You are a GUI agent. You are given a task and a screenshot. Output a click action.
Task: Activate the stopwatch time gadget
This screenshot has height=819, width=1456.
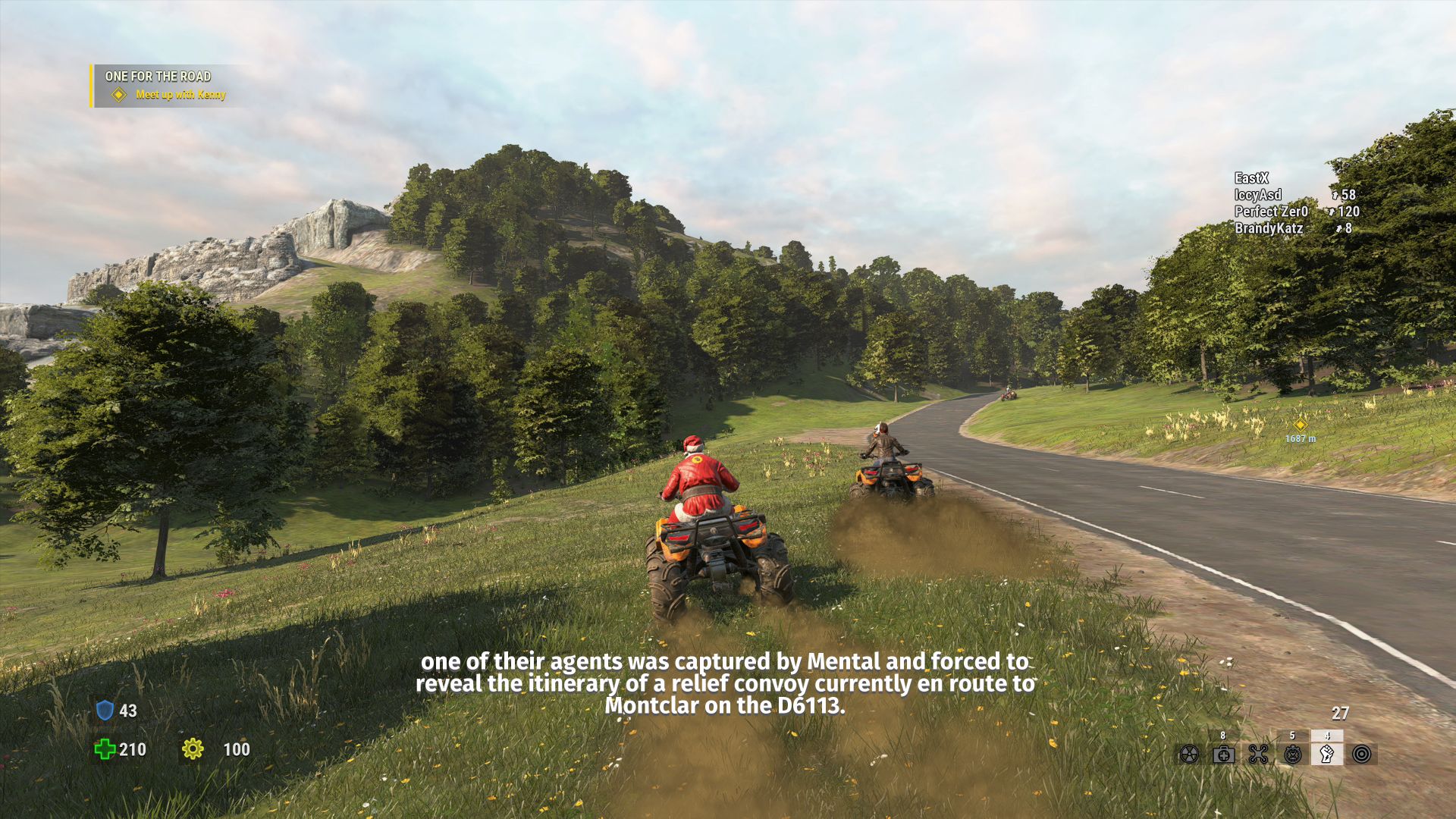1293,755
